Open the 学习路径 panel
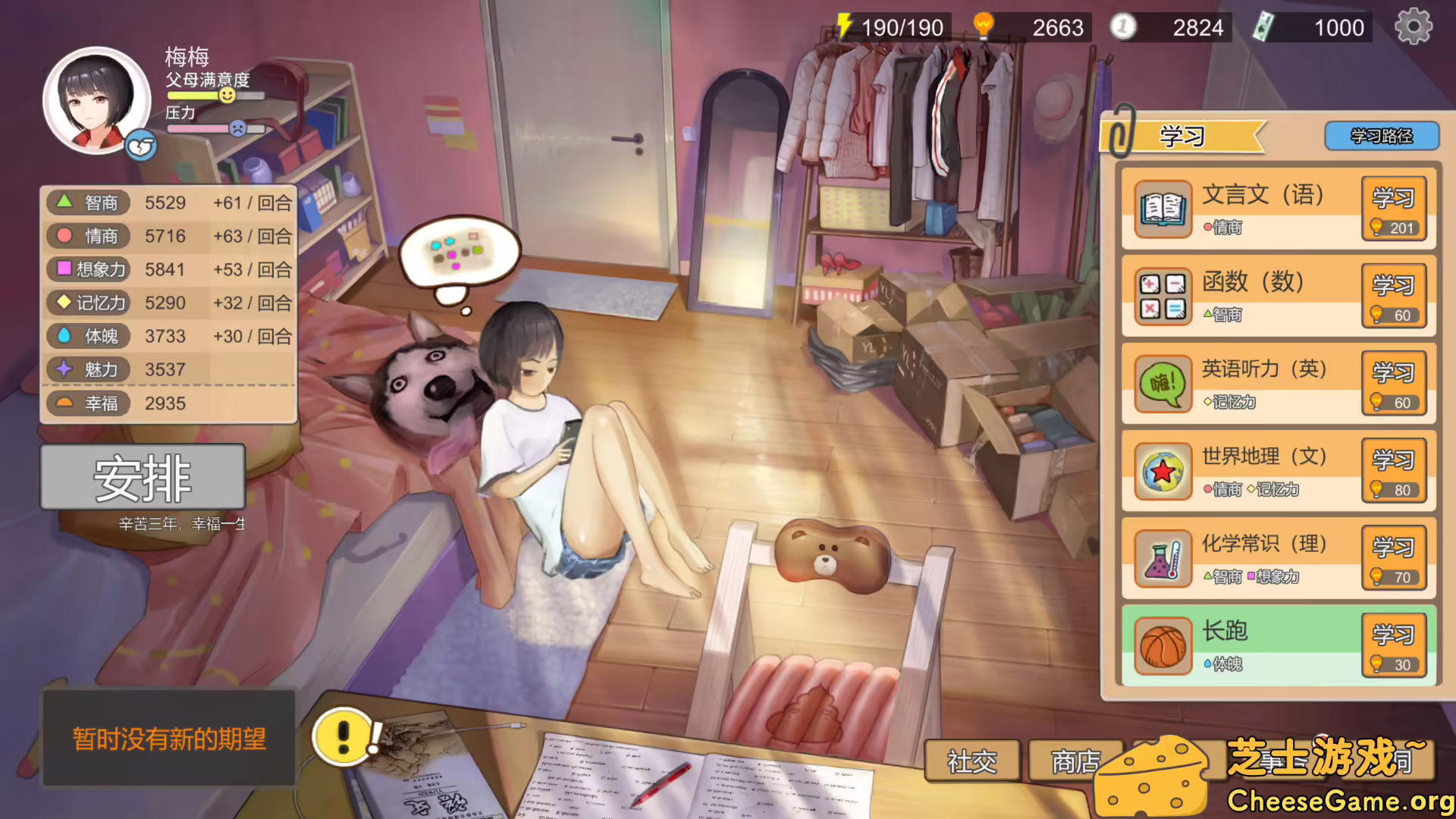 pyautogui.click(x=1381, y=136)
